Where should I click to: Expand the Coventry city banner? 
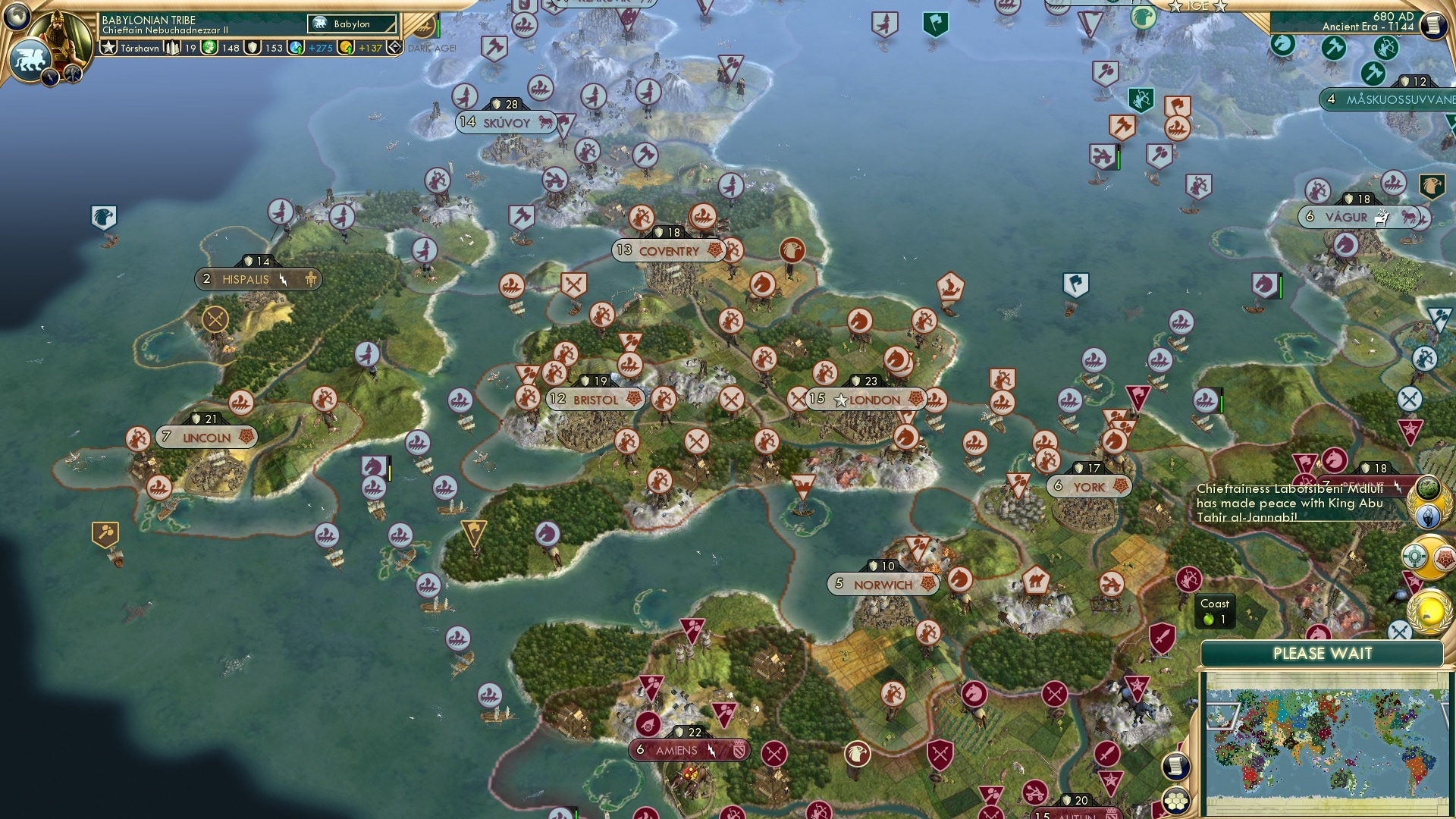coord(668,250)
